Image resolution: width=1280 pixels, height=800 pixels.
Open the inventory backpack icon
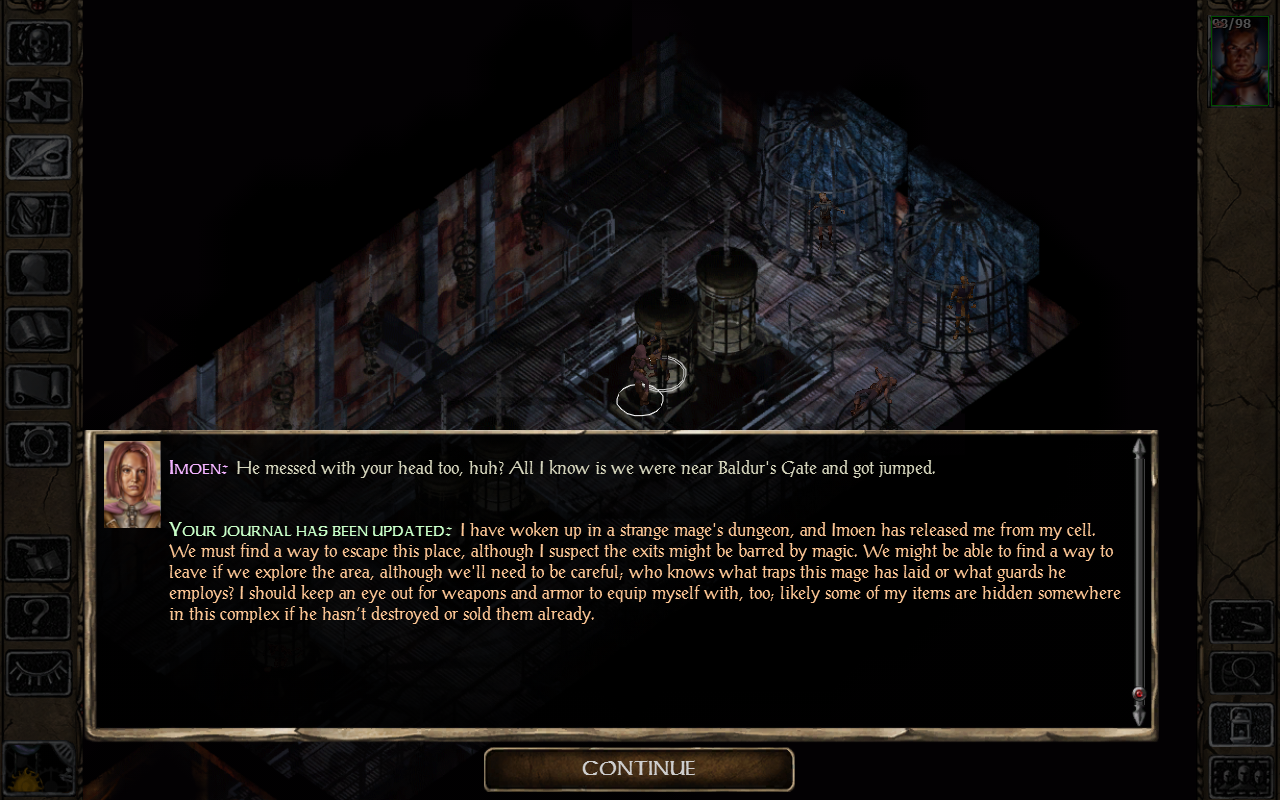click(x=39, y=214)
